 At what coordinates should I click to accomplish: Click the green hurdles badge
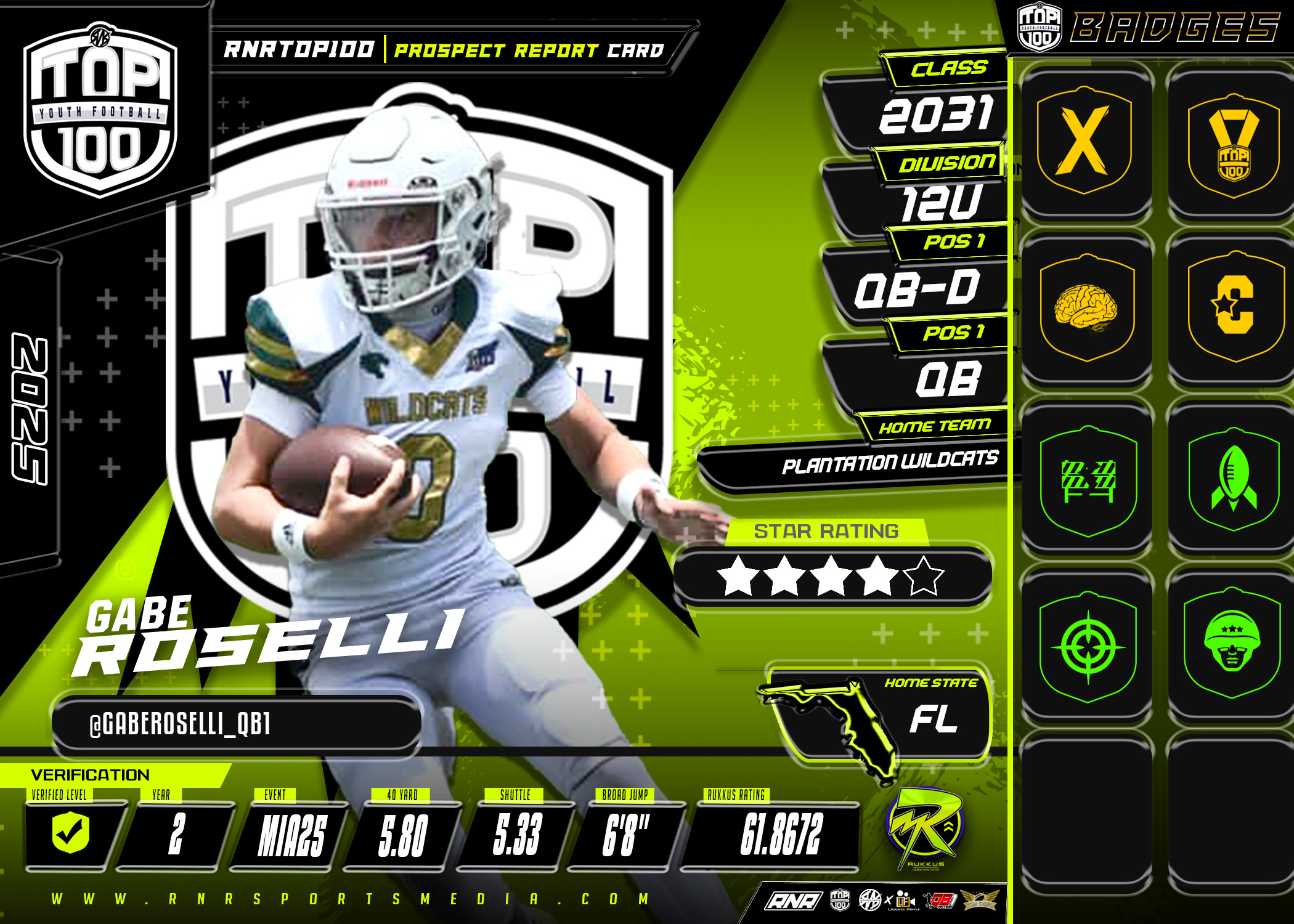coord(1088,480)
